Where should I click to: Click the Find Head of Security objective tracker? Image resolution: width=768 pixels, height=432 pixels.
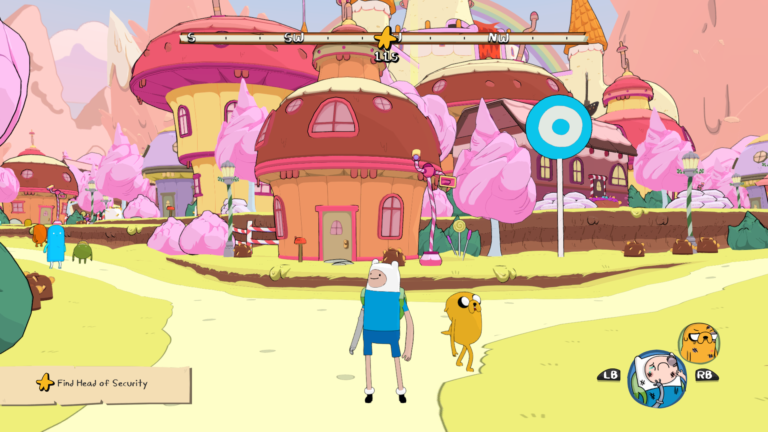[95, 382]
